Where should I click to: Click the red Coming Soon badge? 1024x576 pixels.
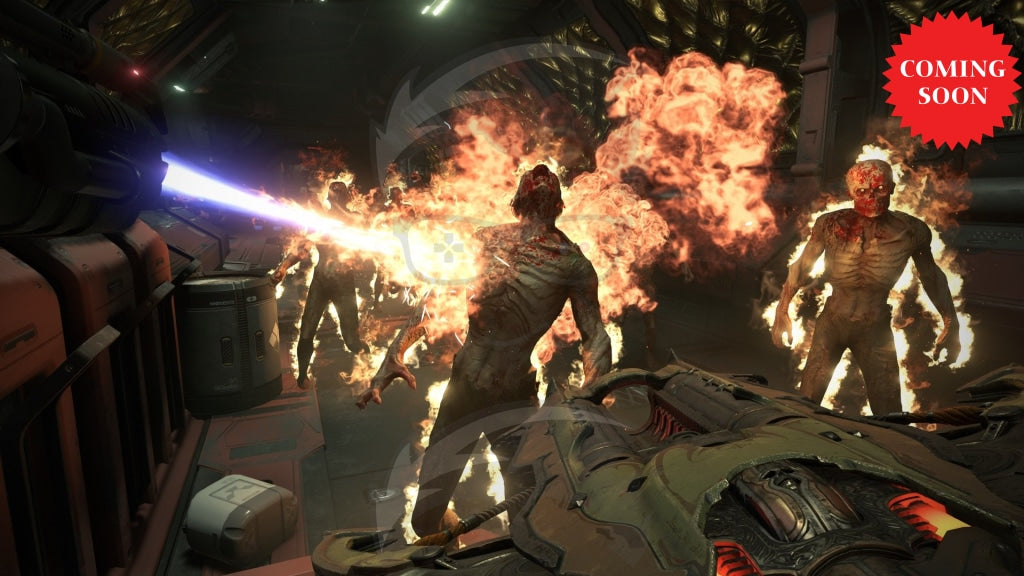951,81
